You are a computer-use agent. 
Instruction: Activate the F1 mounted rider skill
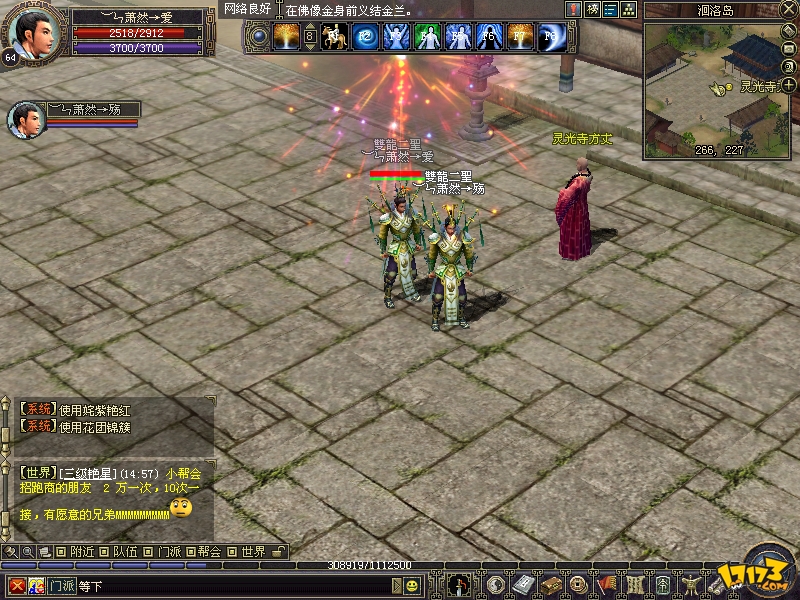pos(334,37)
